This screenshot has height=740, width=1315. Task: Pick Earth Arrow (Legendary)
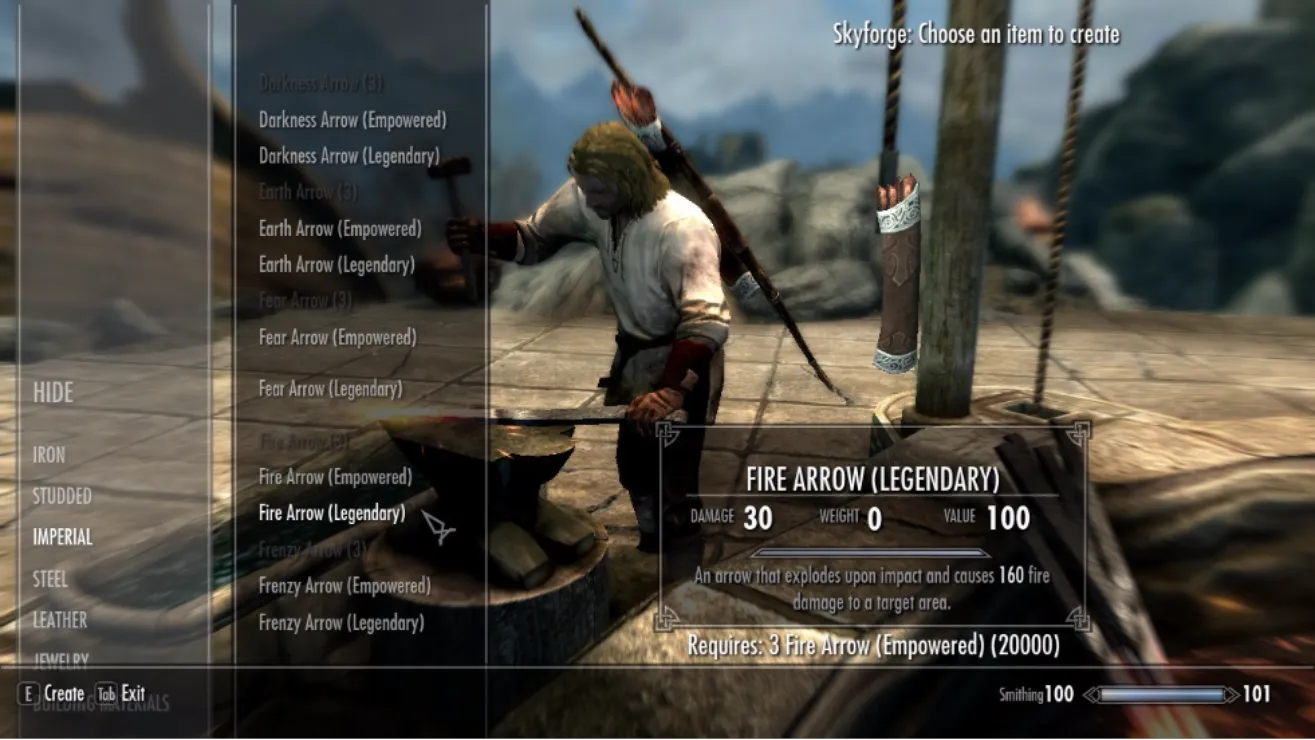(337, 265)
